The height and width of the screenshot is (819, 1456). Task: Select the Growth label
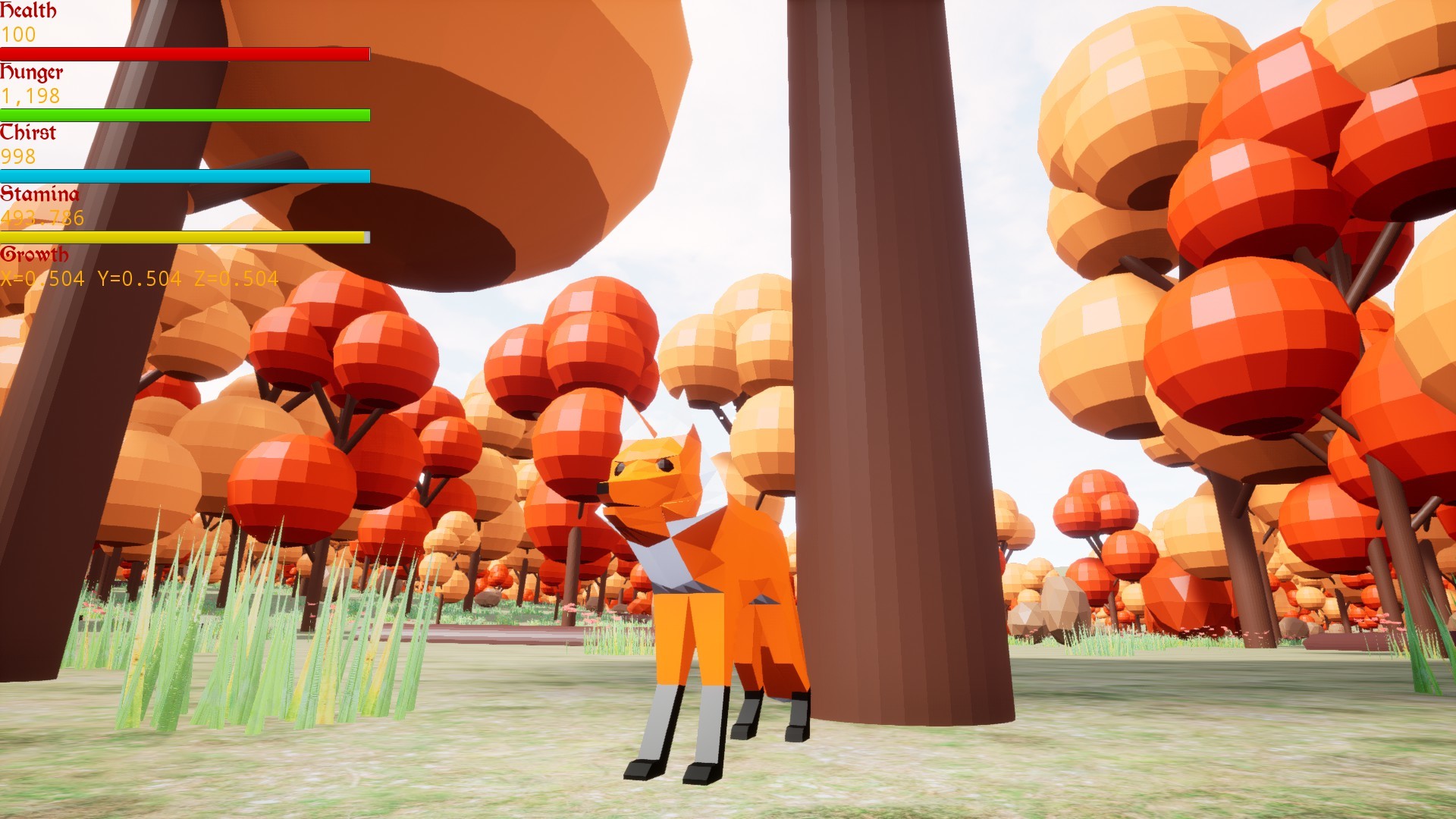[x=35, y=256]
